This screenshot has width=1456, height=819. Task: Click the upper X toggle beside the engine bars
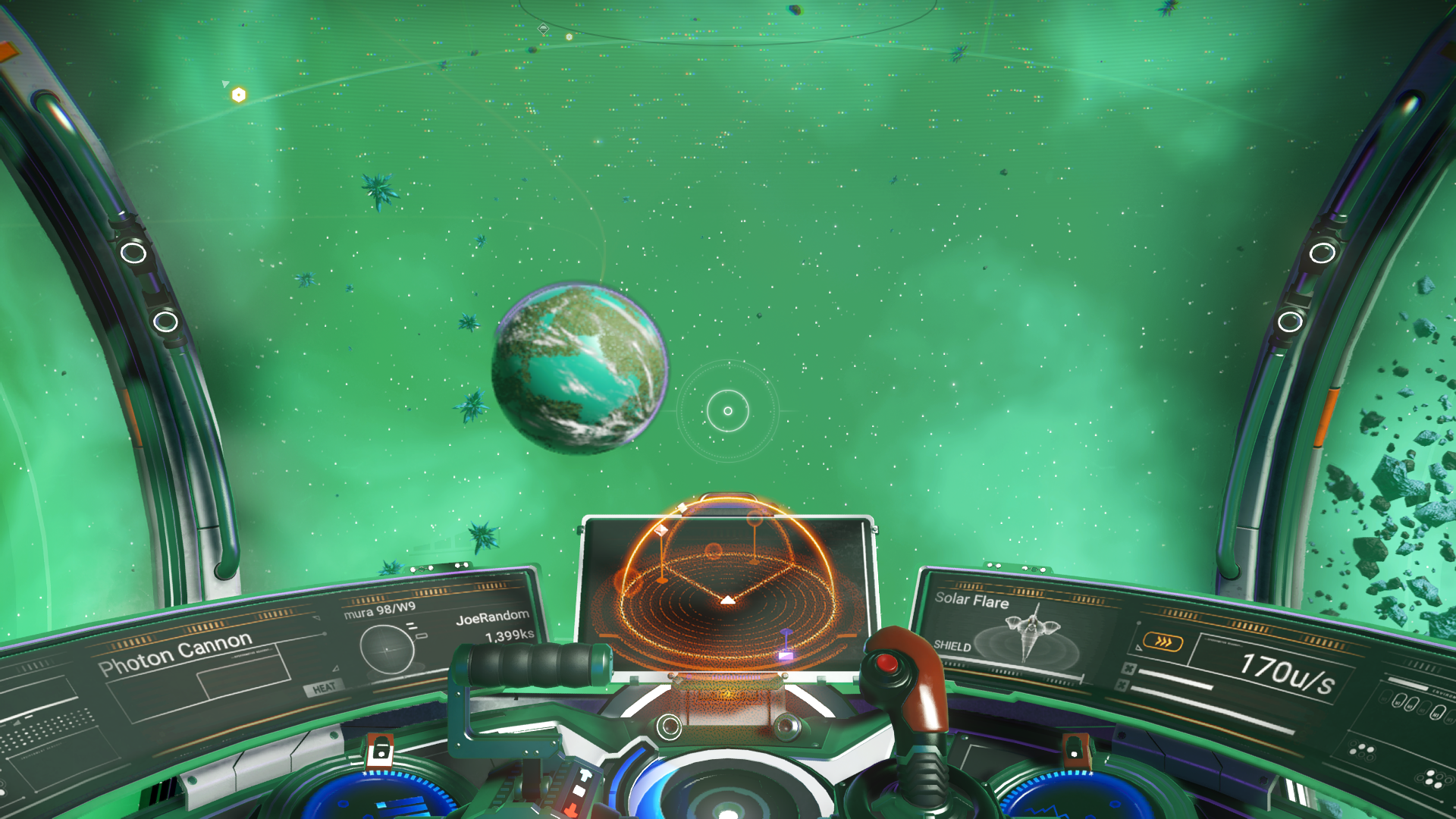point(1130,668)
